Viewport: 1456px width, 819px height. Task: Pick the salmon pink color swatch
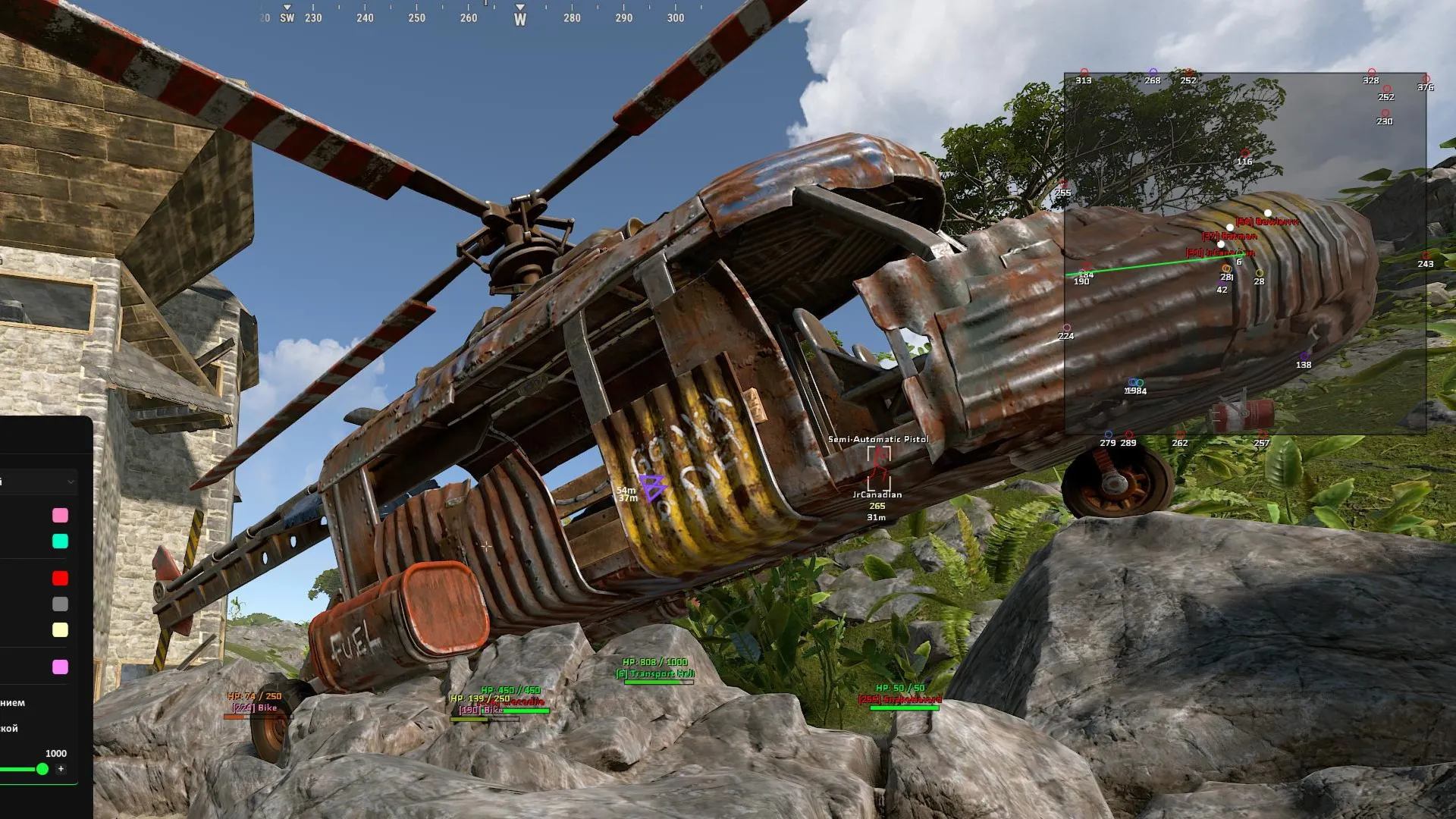[x=60, y=516]
